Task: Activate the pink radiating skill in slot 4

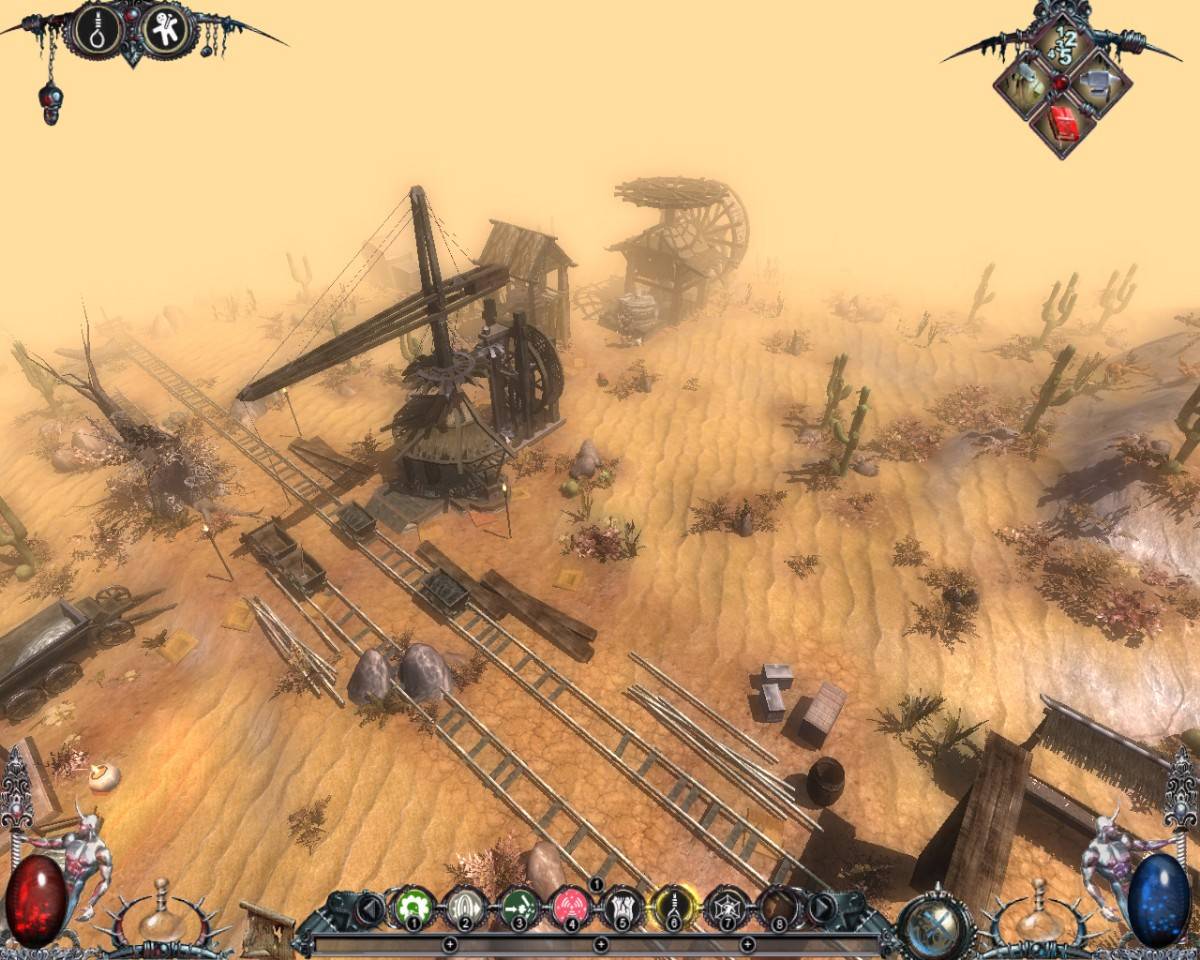Action: click(x=571, y=908)
